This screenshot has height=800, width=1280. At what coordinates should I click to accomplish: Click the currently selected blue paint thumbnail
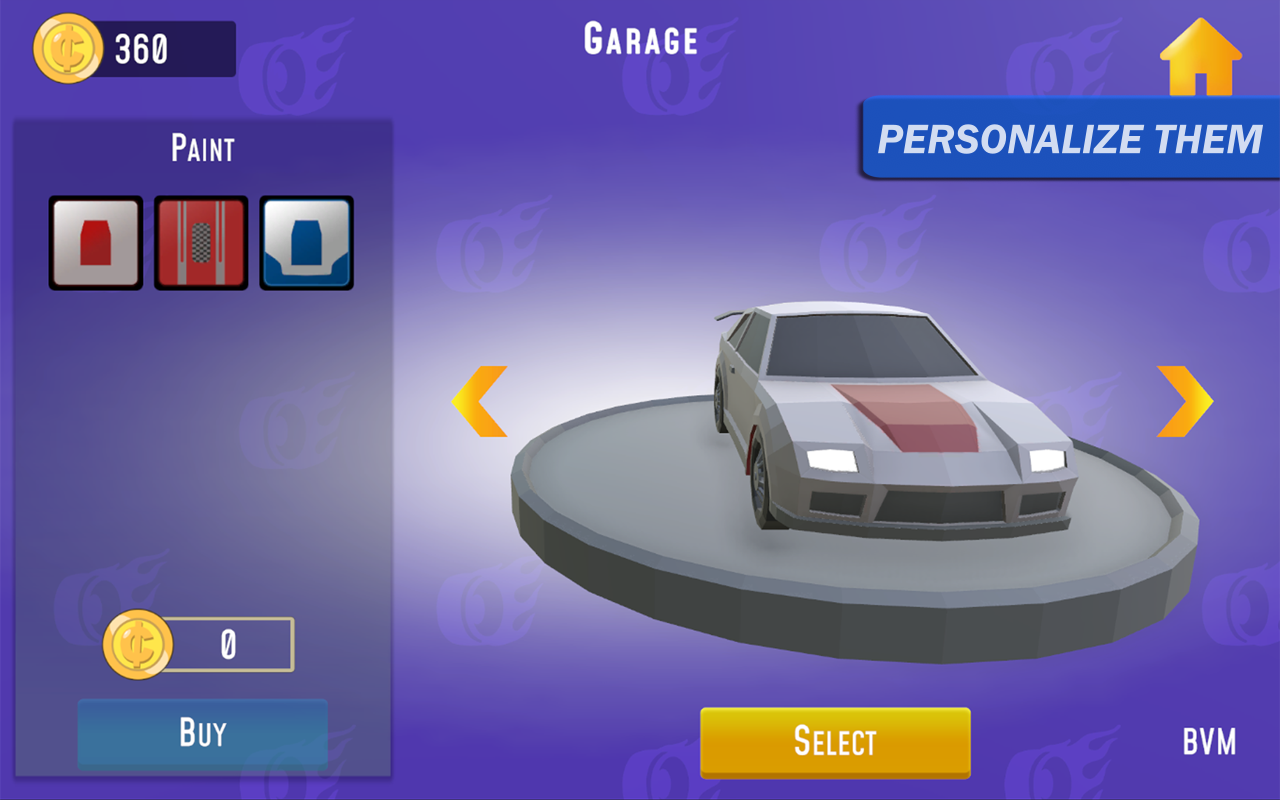click(x=307, y=243)
